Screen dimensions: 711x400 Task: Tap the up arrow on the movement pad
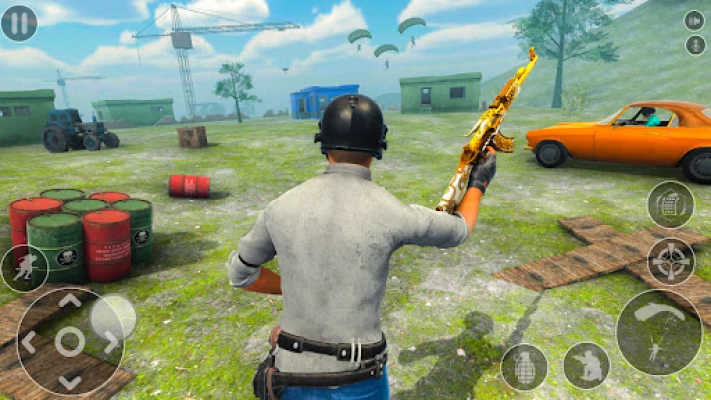69,301
